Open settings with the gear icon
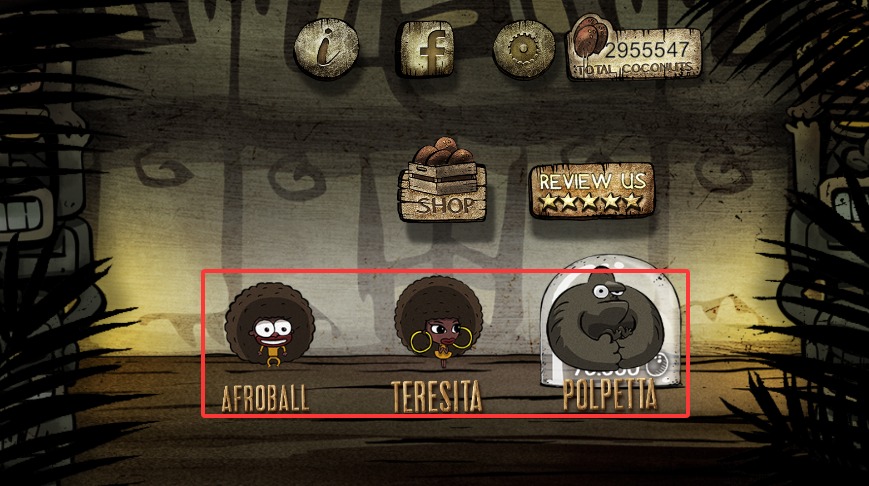The height and width of the screenshot is (486, 869). click(524, 47)
